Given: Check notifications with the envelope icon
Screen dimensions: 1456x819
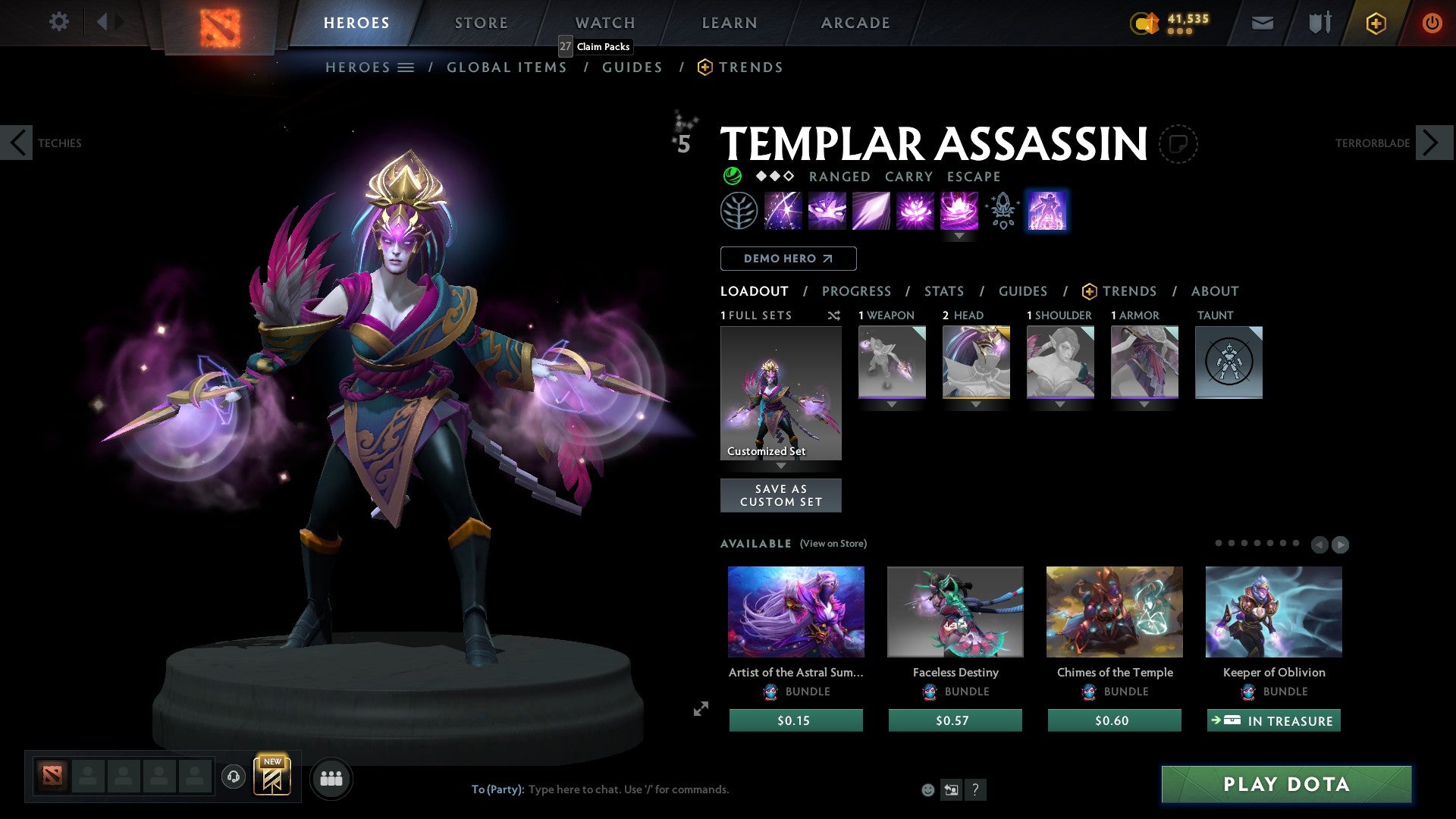Looking at the screenshot, I should point(1263,23).
